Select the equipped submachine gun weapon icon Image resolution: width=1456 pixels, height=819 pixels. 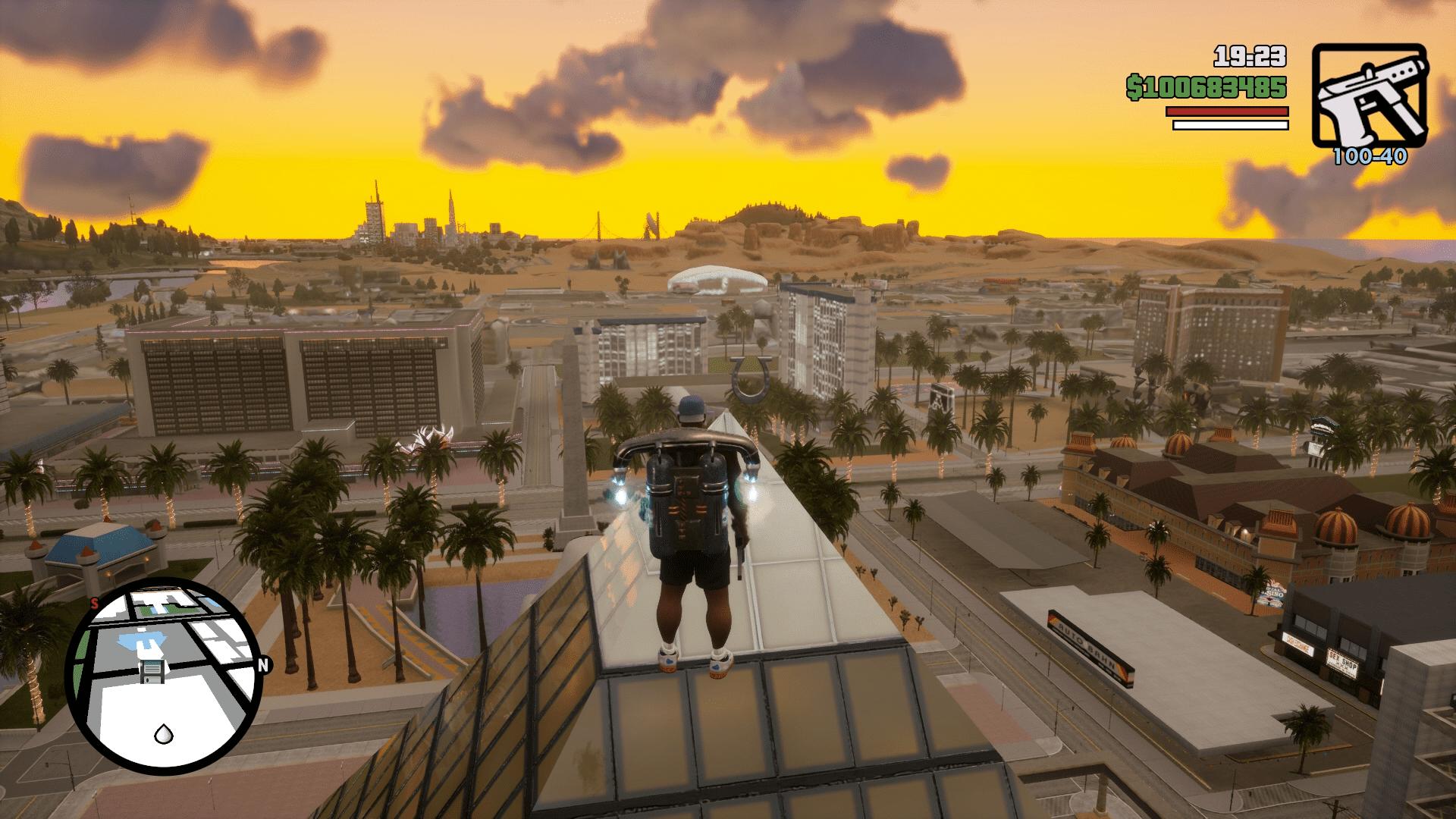[x=1370, y=96]
